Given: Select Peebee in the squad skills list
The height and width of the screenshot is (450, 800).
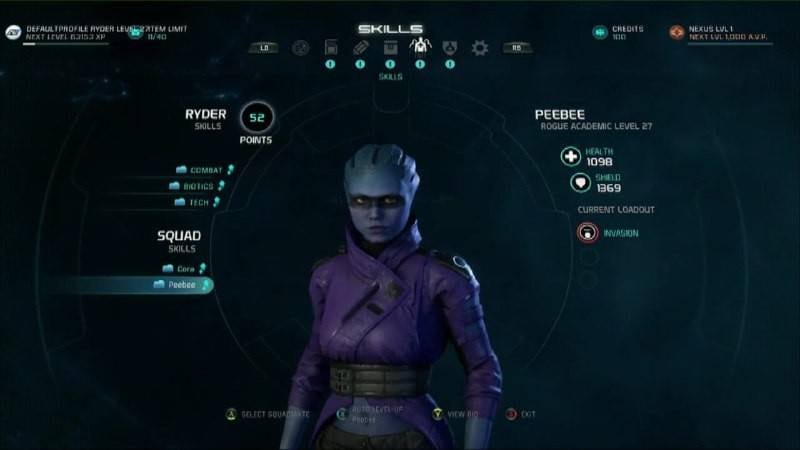Looking at the screenshot, I should pyautogui.click(x=180, y=285).
